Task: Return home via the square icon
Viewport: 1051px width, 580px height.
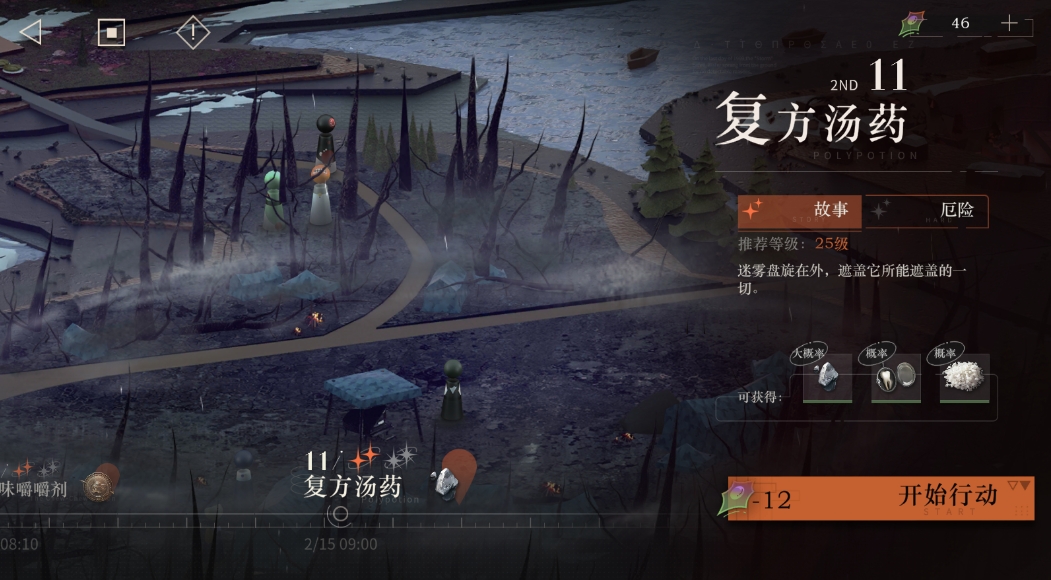Action: (x=111, y=32)
